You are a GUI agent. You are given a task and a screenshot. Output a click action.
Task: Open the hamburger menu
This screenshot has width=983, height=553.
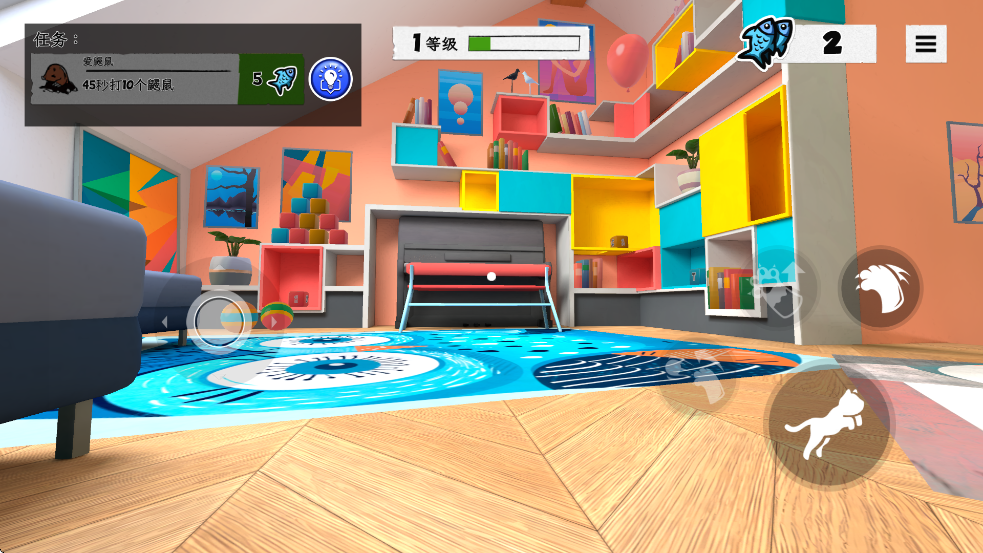tap(925, 44)
